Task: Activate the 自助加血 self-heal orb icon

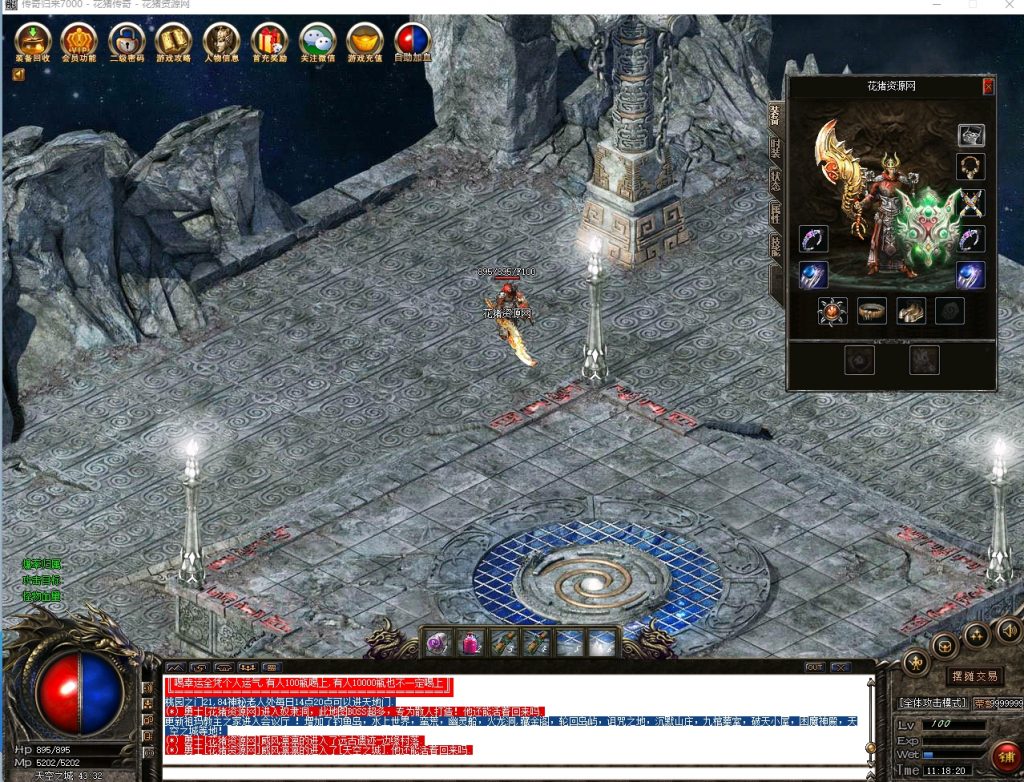Action: click(x=413, y=42)
